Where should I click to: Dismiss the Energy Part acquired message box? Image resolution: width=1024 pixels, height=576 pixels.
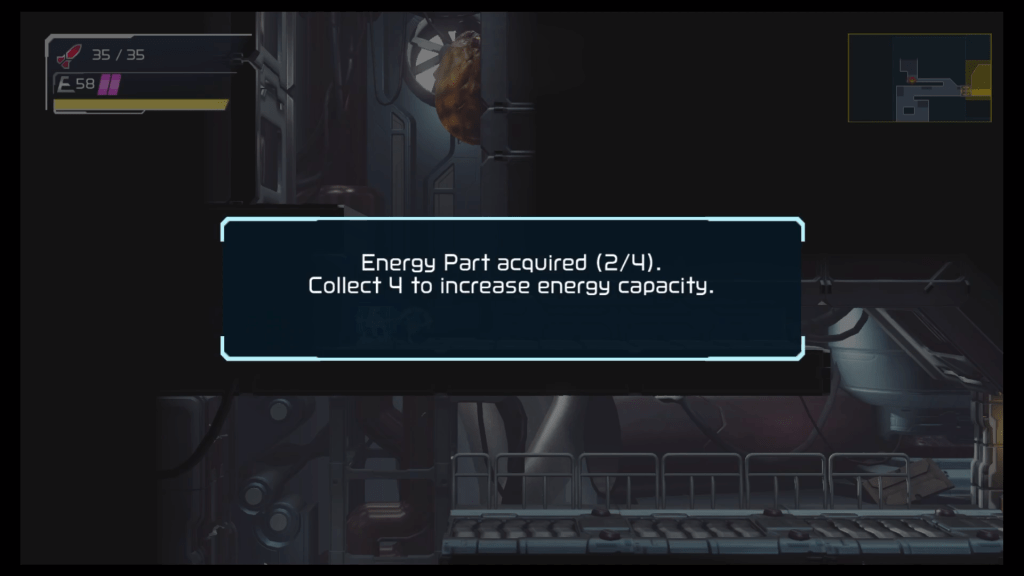512,288
